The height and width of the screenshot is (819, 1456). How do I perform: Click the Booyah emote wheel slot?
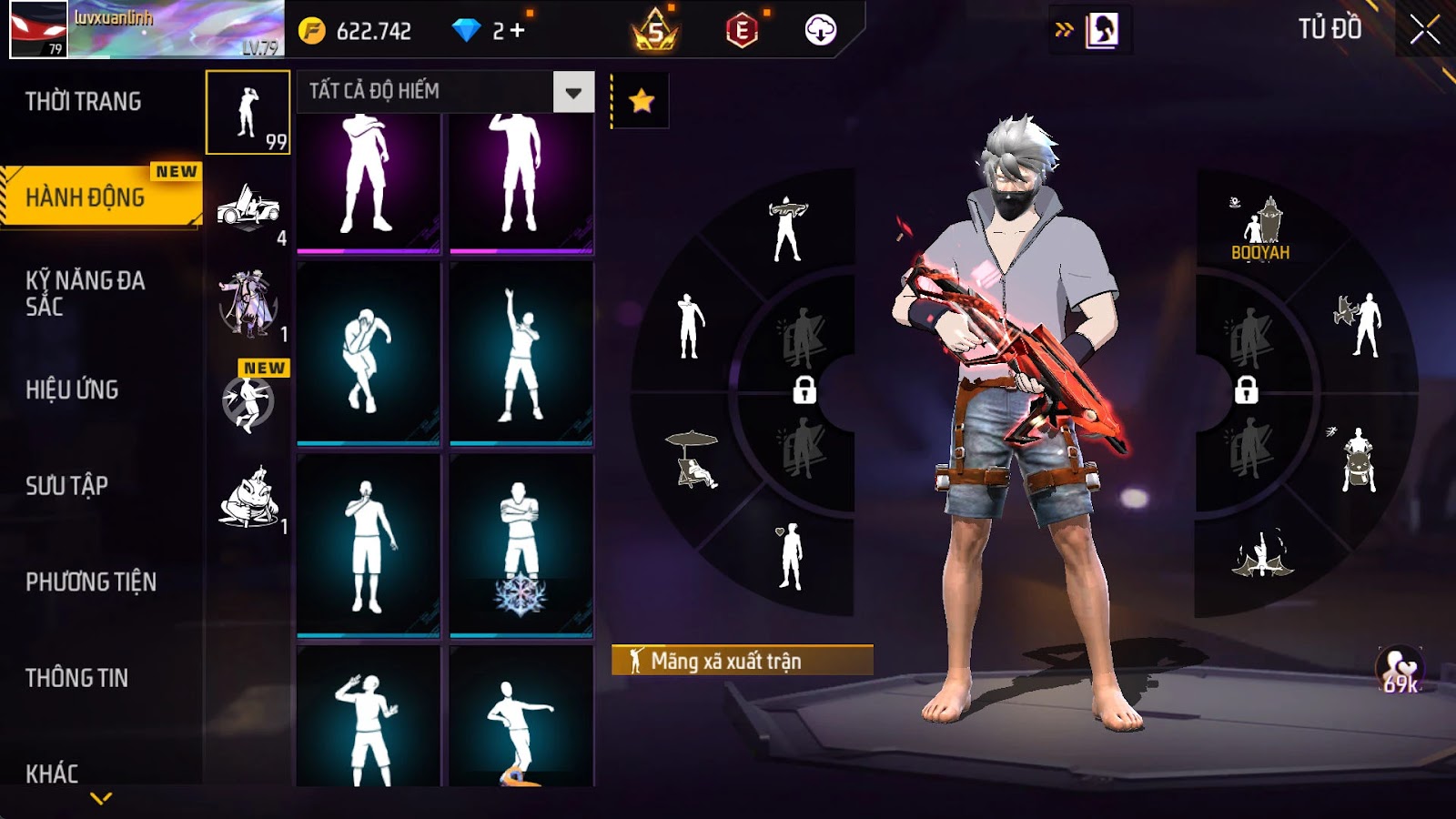point(1261,227)
